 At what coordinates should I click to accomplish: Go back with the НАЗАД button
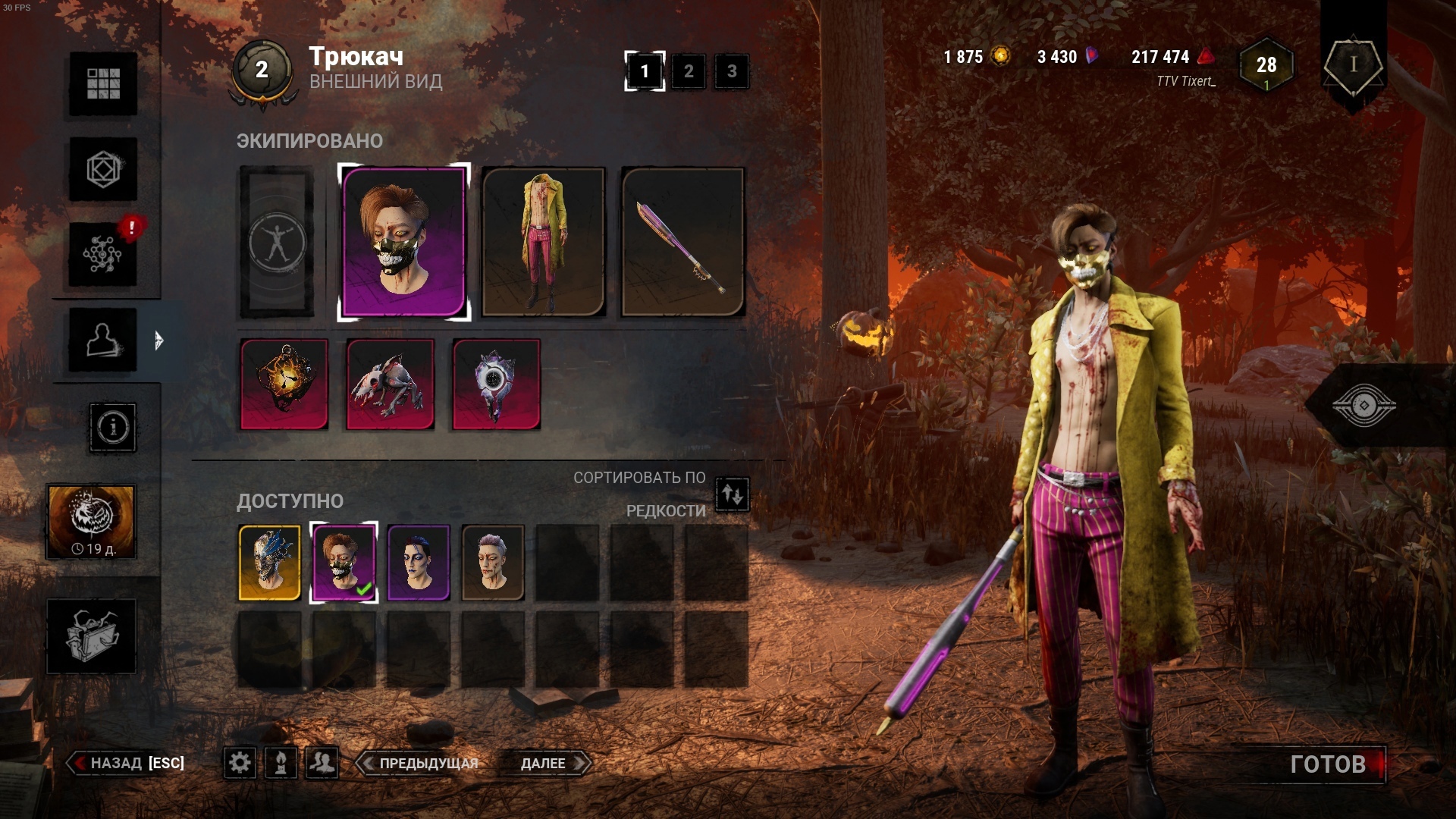click(127, 763)
